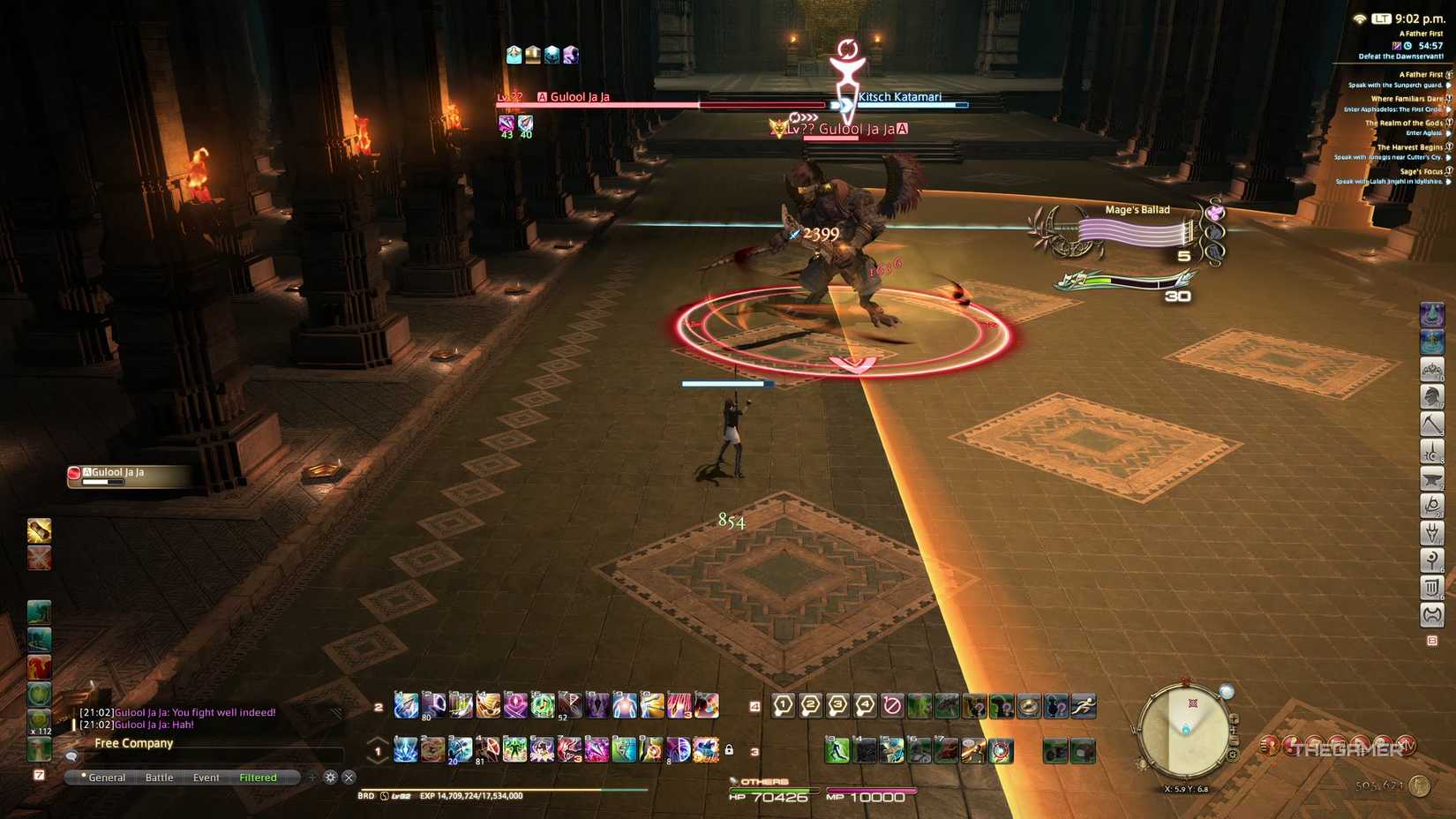Switch to the Battle chat tab
The image size is (1456, 819).
pyautogui.click(x=159, y=778)
